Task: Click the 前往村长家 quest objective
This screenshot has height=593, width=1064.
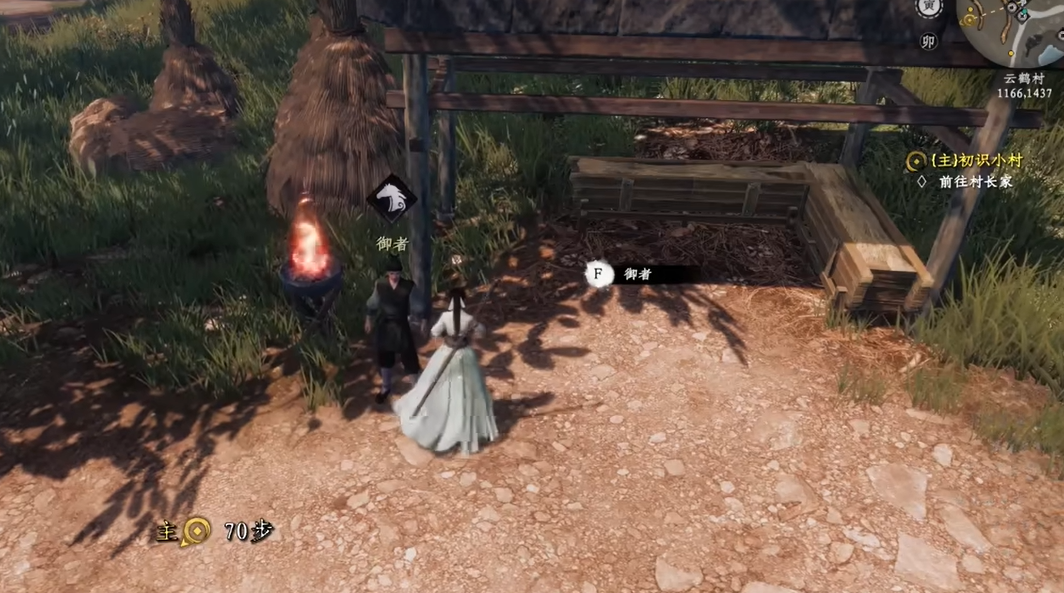Action: pyautogui.click(x=975, y=182)
